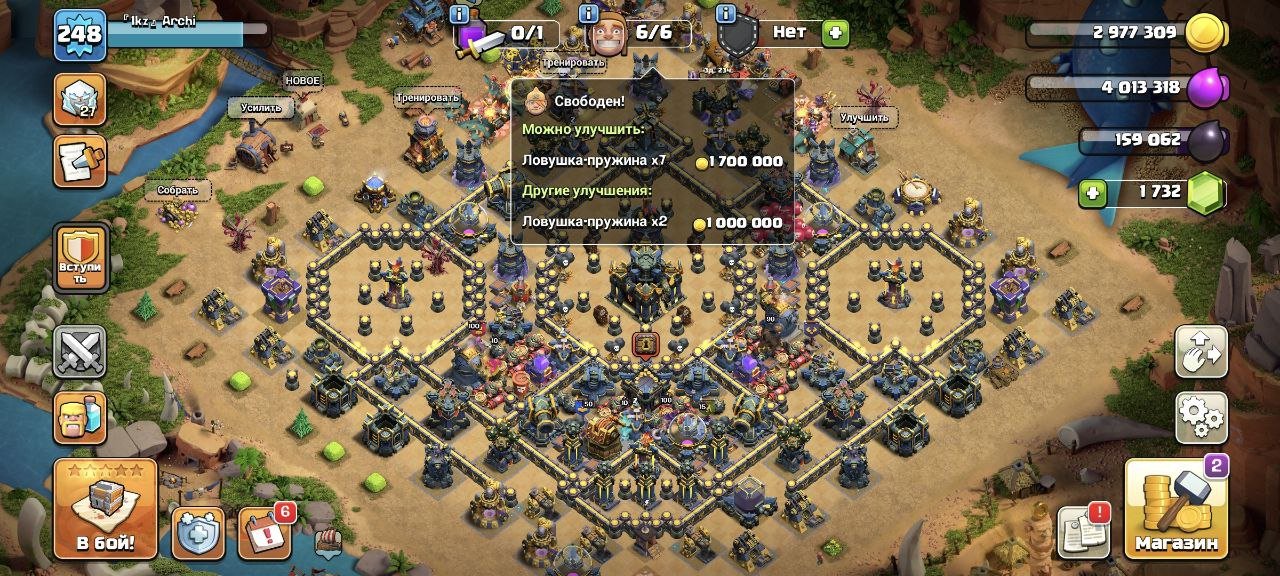Open the Магазин shop
This screenshot has height=576, width=1280.
point(1177,510)
